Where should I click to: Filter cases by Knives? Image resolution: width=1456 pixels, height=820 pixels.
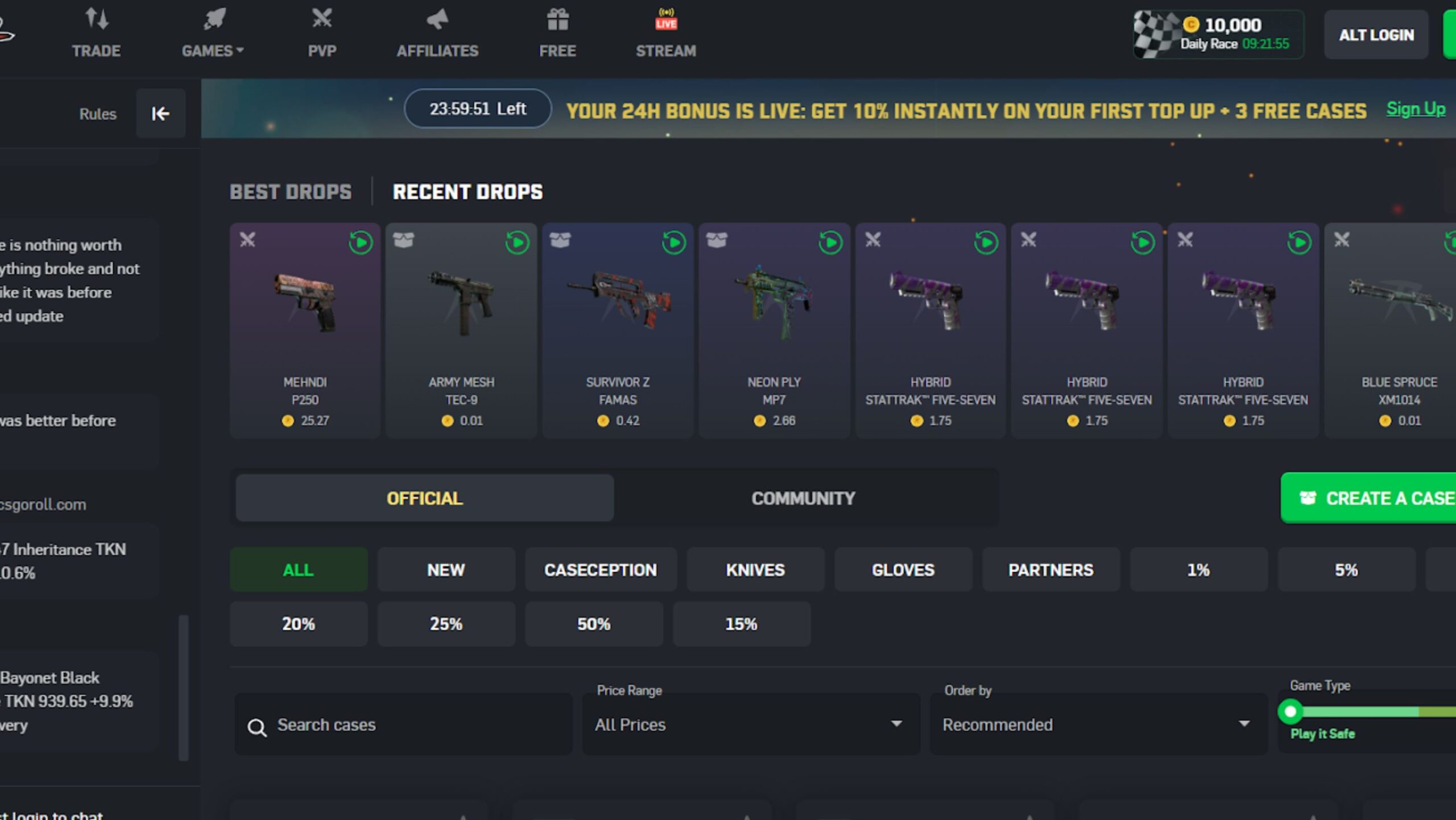[x=755, y=570]
